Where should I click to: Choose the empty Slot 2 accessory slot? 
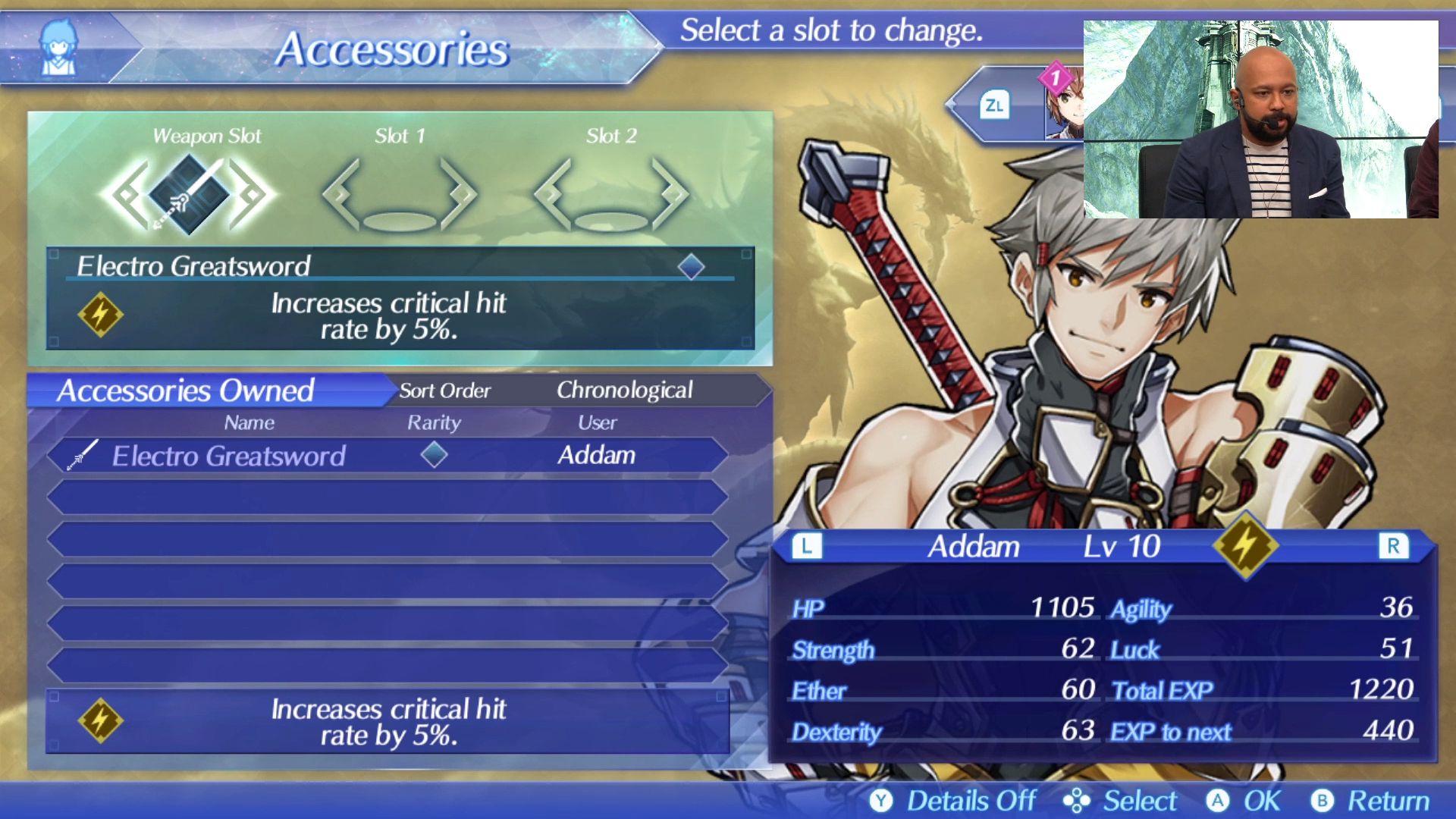point(611,196)
